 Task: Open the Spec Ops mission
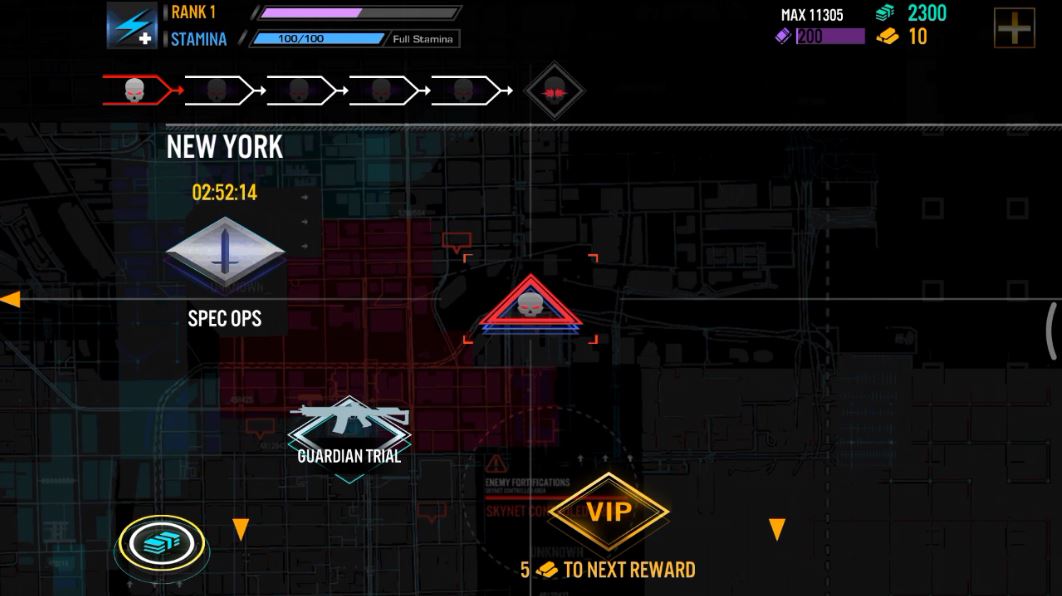[225, 256]
